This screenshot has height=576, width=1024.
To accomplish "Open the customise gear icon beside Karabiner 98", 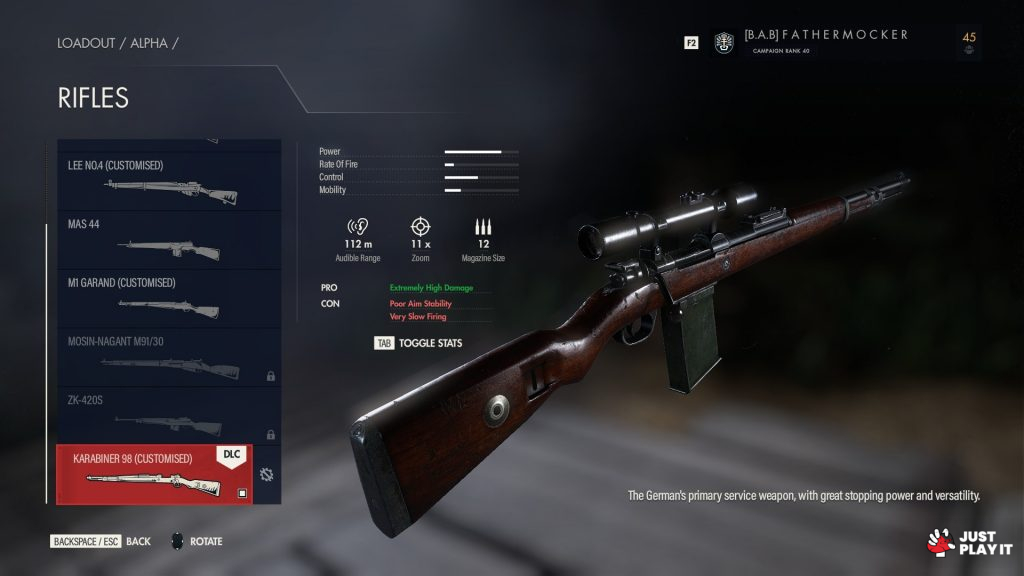I will click(x=266, y=474).
